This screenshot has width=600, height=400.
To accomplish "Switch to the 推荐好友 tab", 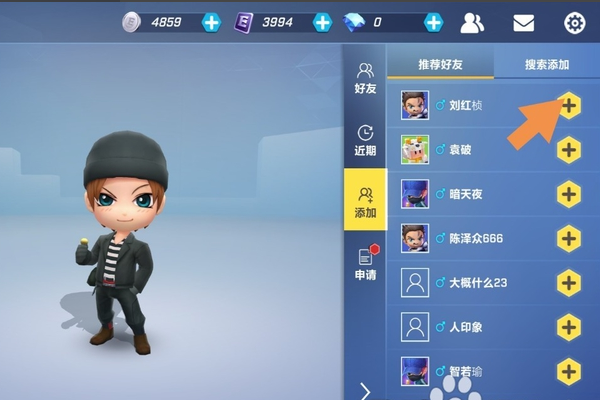I will pyautogui.click(x=440, y=65).
